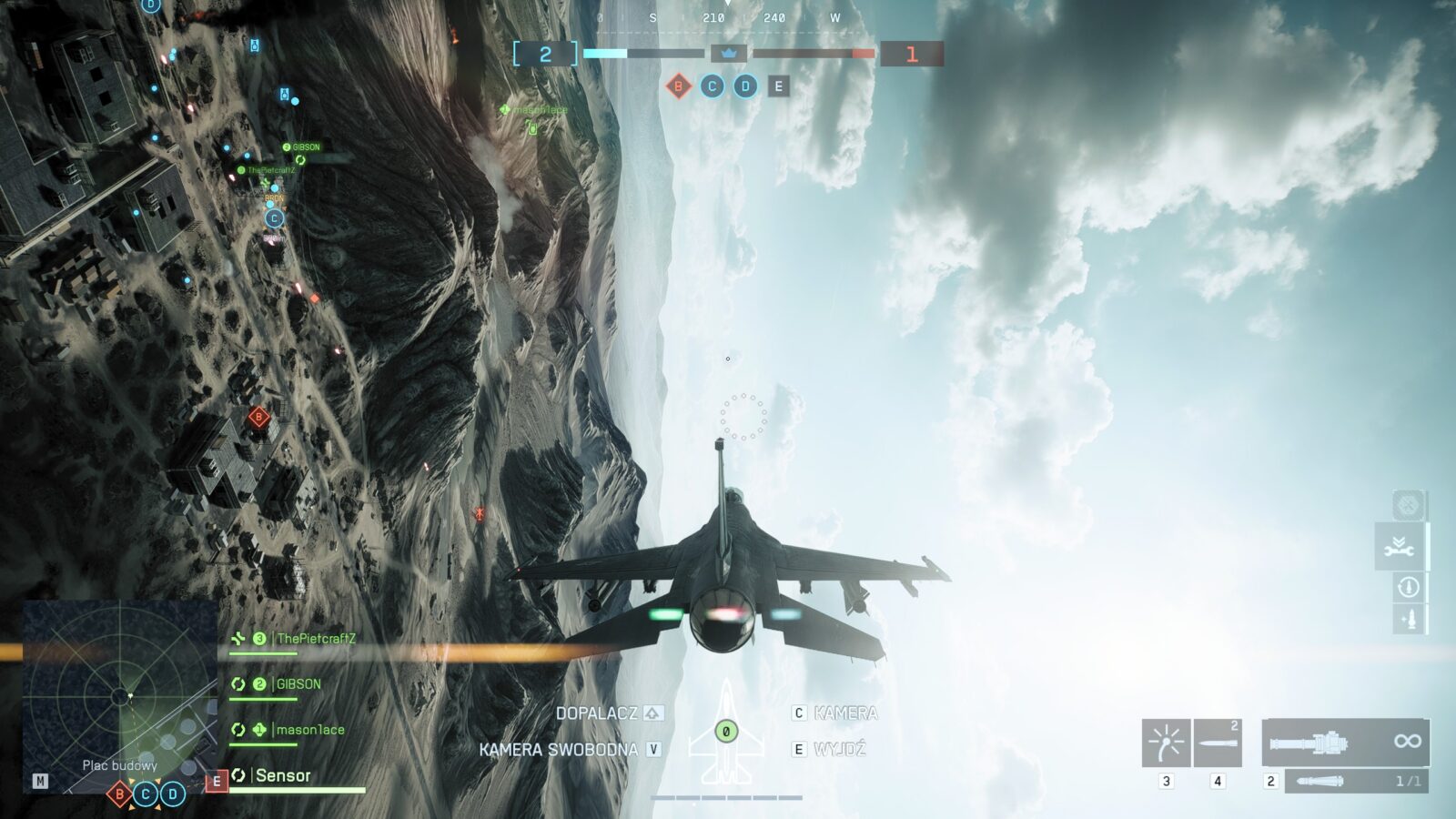Select the missile weapon slot
Screen dimensions: 1456x819
tap(1218, 743)
